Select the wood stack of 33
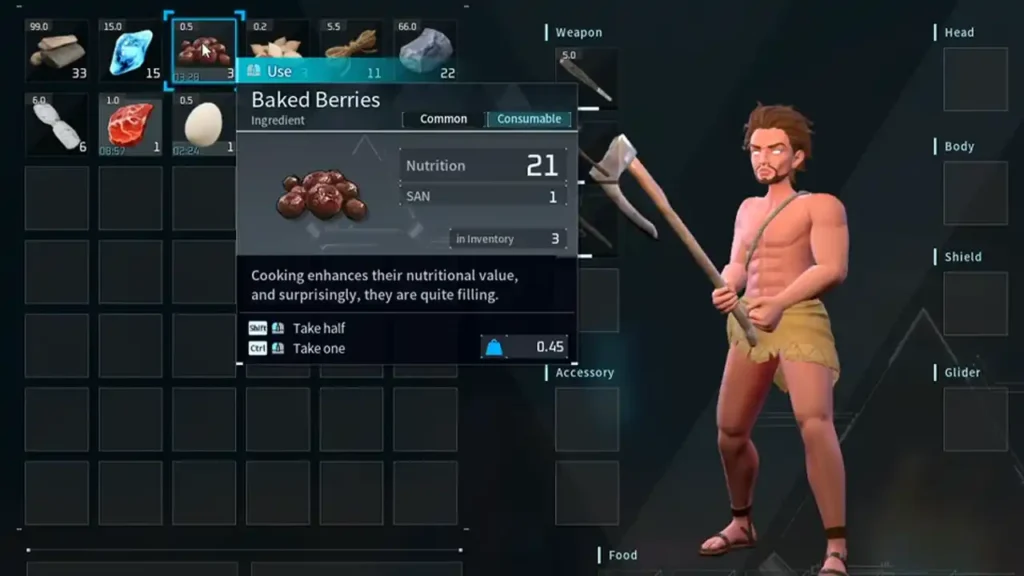Viewport: 1024px width, 576px height. tap(58, 50)
